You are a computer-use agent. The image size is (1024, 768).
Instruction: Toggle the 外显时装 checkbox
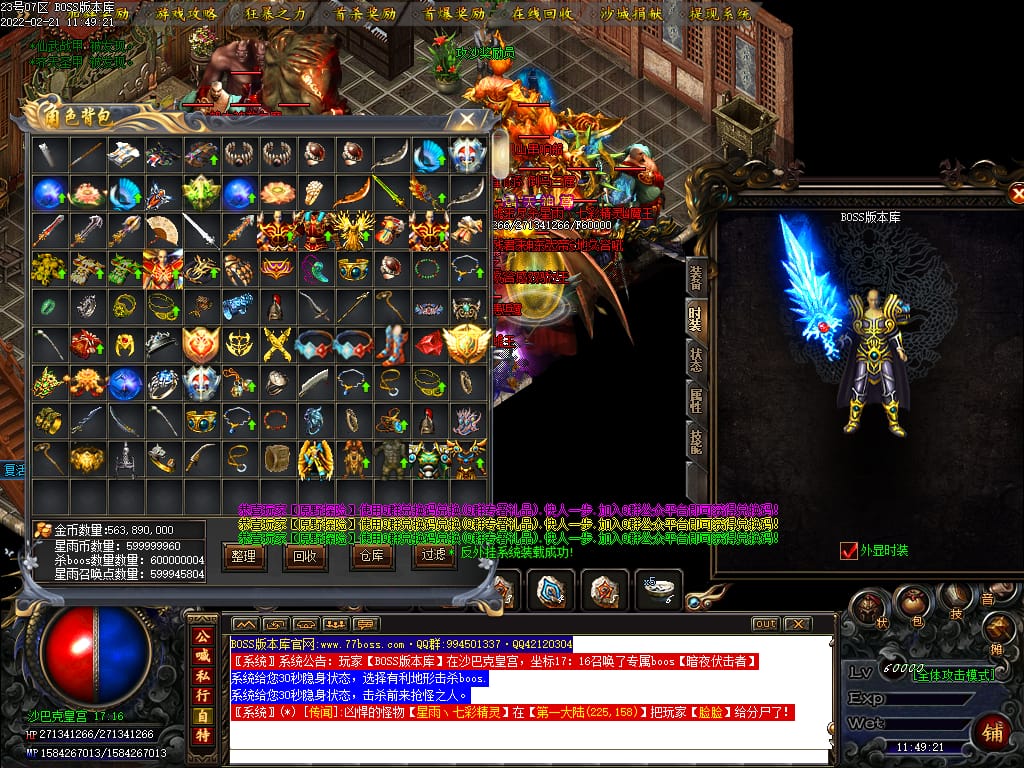coord(849,550)
